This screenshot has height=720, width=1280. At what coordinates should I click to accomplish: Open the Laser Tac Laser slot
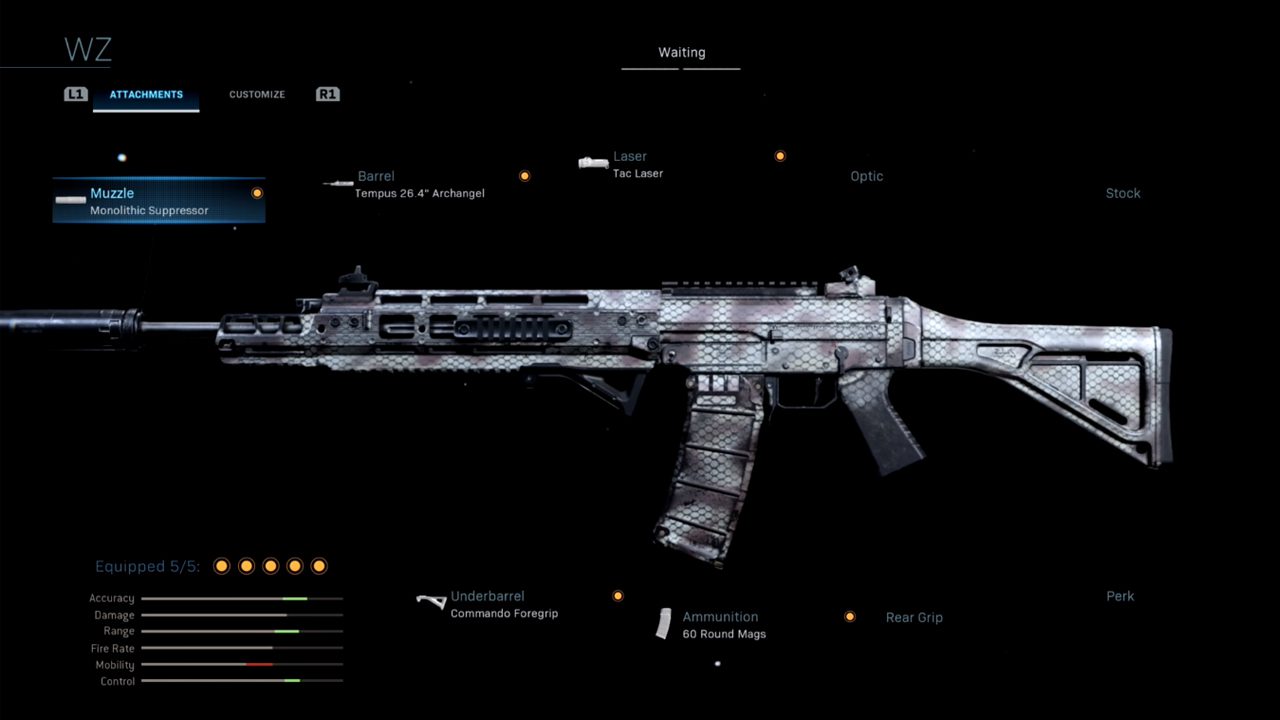(630, 164)
